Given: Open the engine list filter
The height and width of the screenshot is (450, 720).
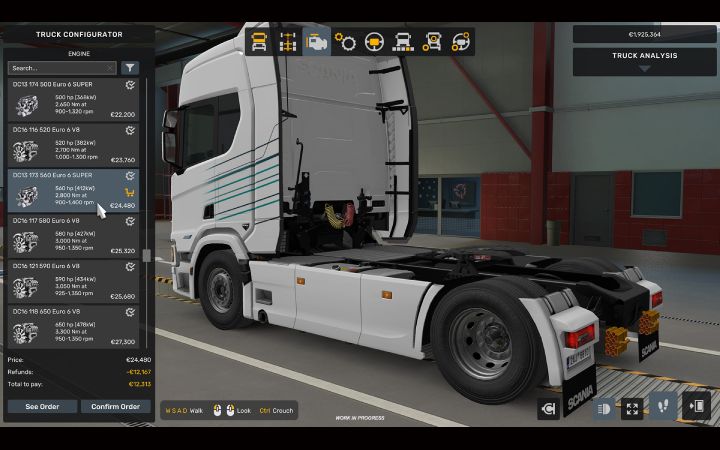Looking at the screenshot, I should point(131,68).
